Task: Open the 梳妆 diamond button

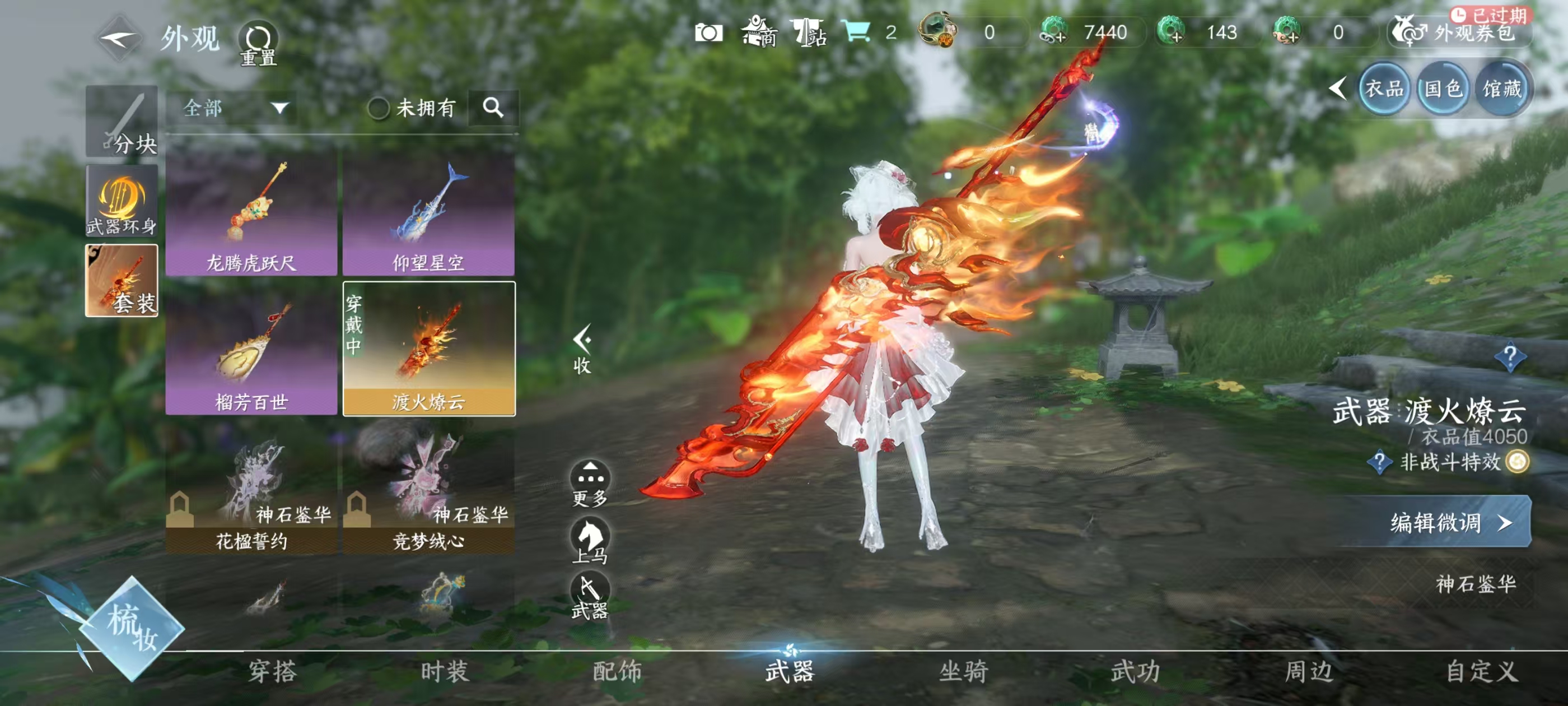Action: point(132,629)
